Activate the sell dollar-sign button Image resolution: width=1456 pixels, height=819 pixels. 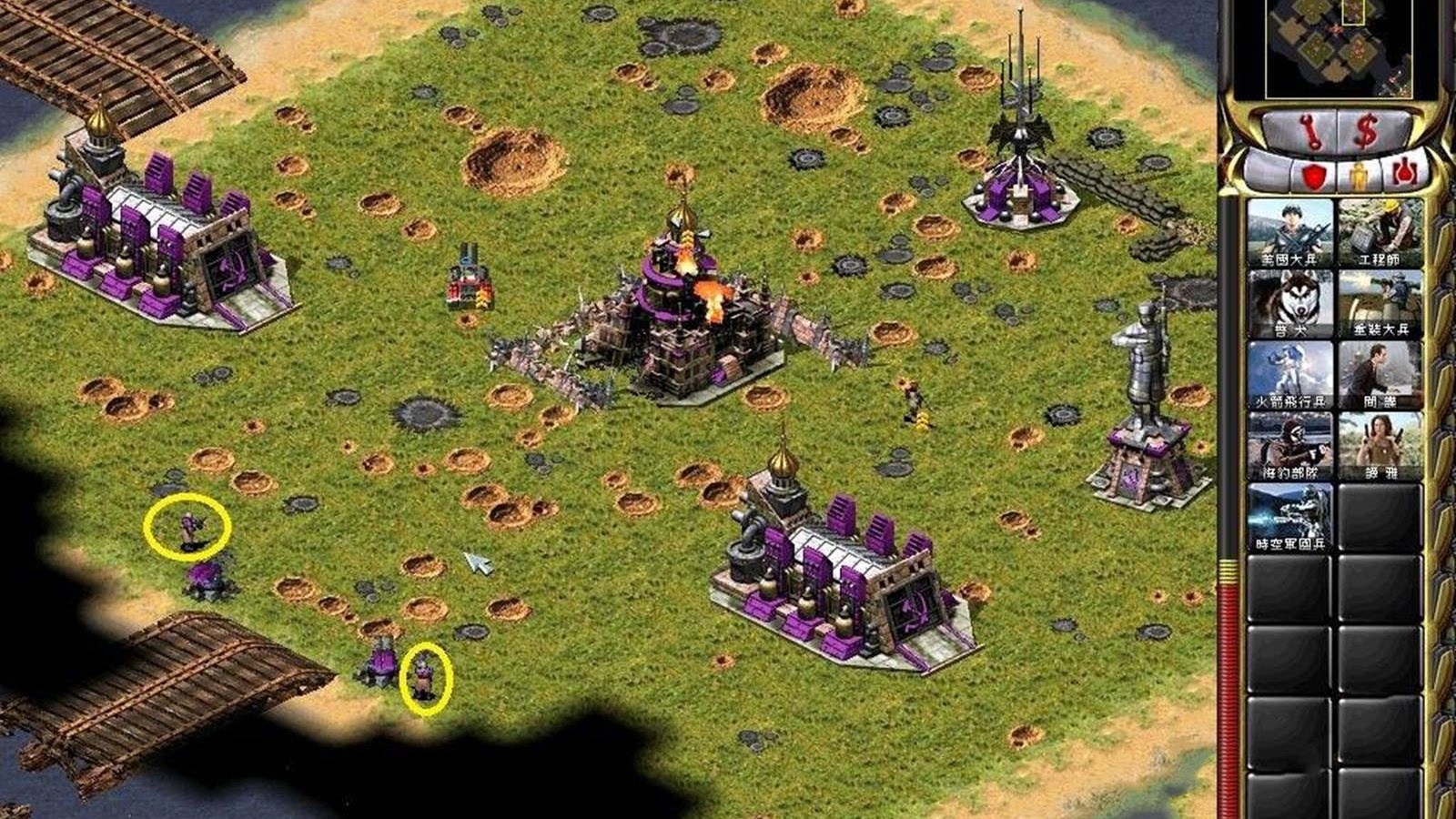pos(1364,133)
